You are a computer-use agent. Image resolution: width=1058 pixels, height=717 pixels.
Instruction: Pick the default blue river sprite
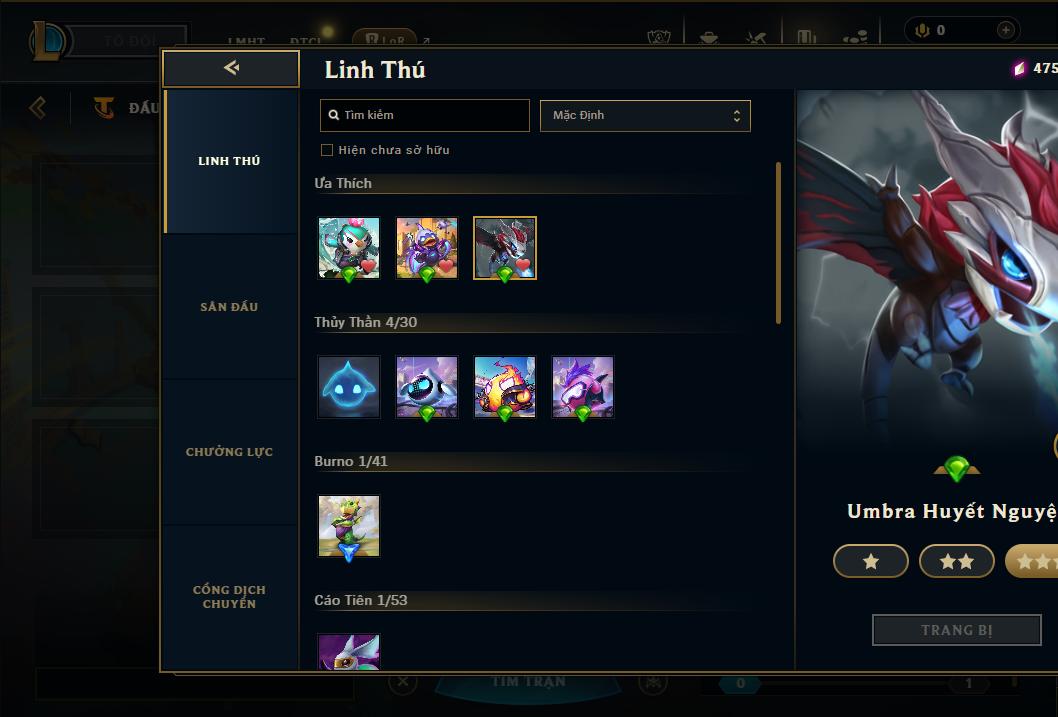pyautogui.click(x=349, y=386)
